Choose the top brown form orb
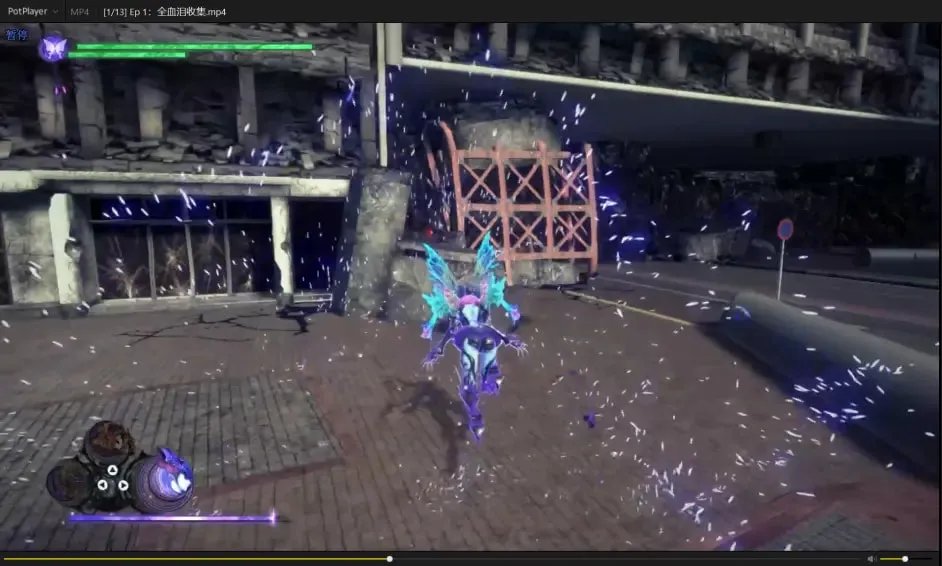 tap(108, 441)
